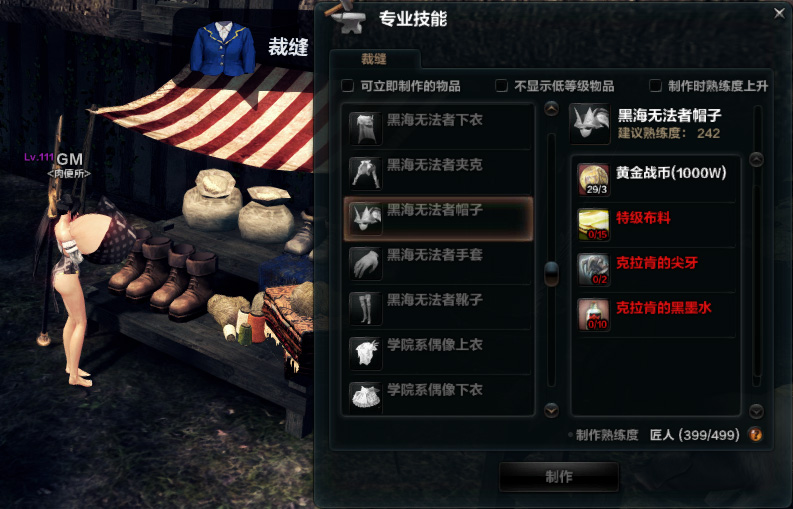Click the 克拉肯的尖牙 material icon
Viewport: 793px width, 509px height.
click(594, 270)
